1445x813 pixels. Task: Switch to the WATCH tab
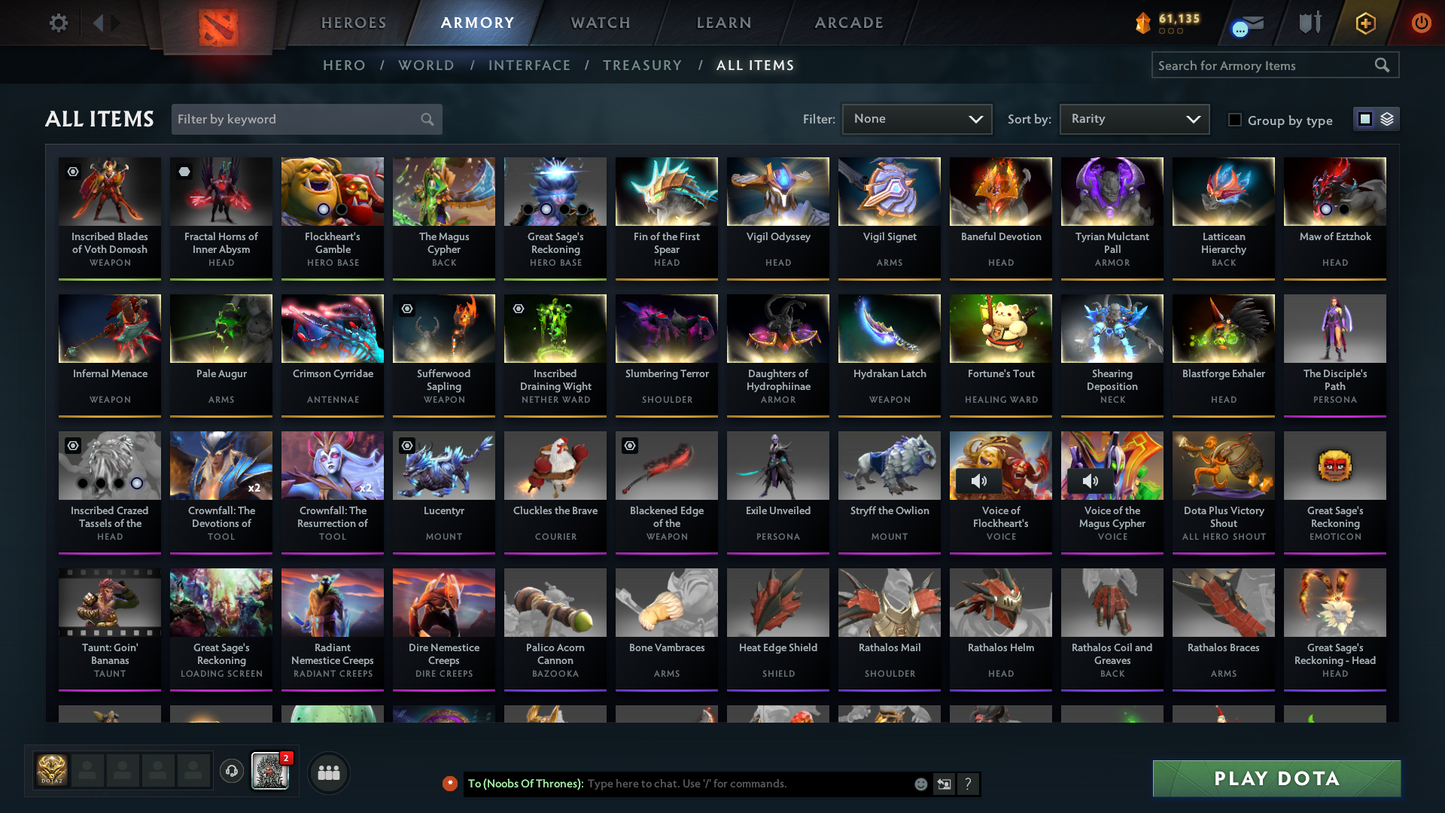599,22
